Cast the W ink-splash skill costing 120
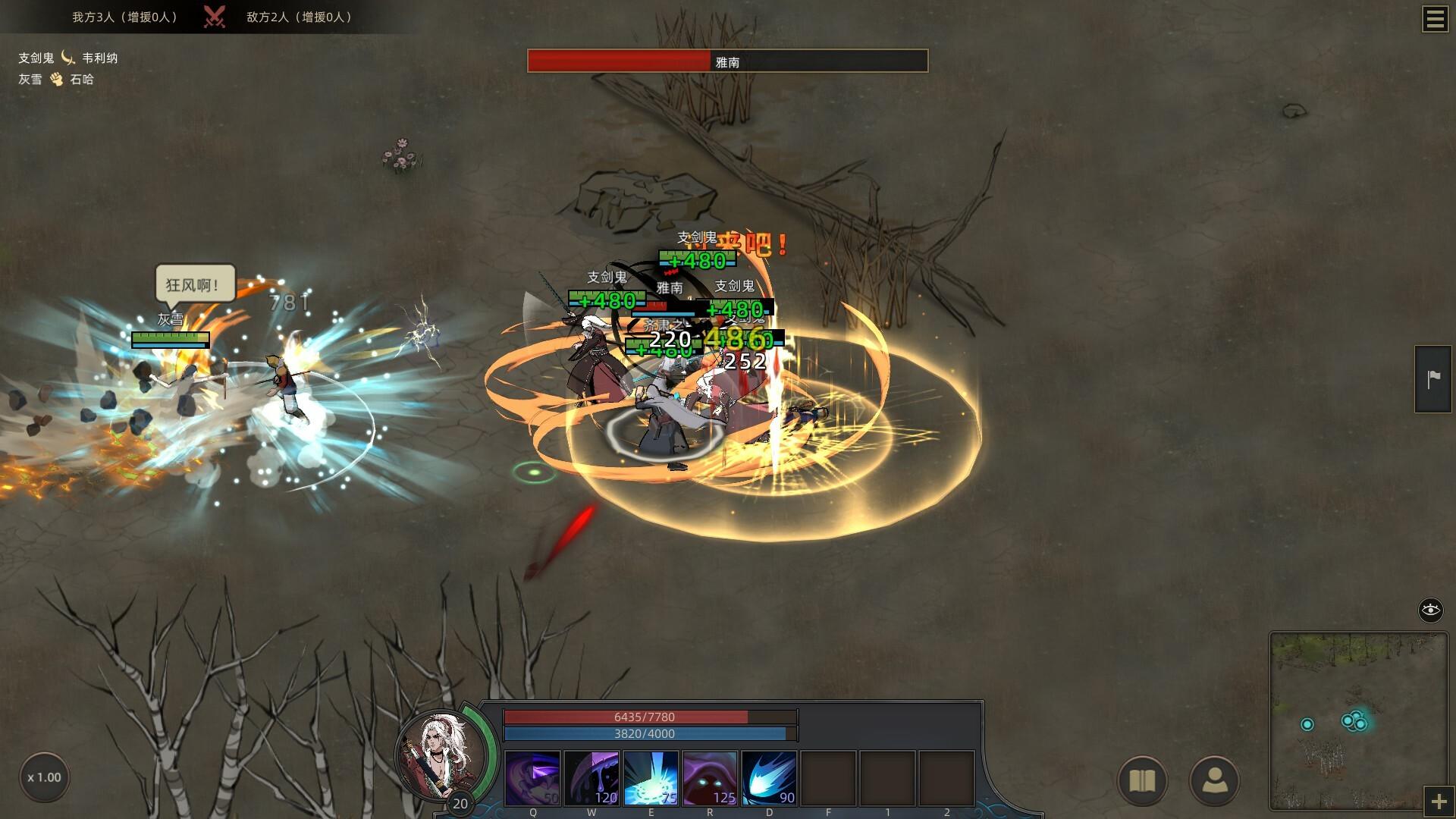This screenshot has height=819, width=1456. point(591,777)
